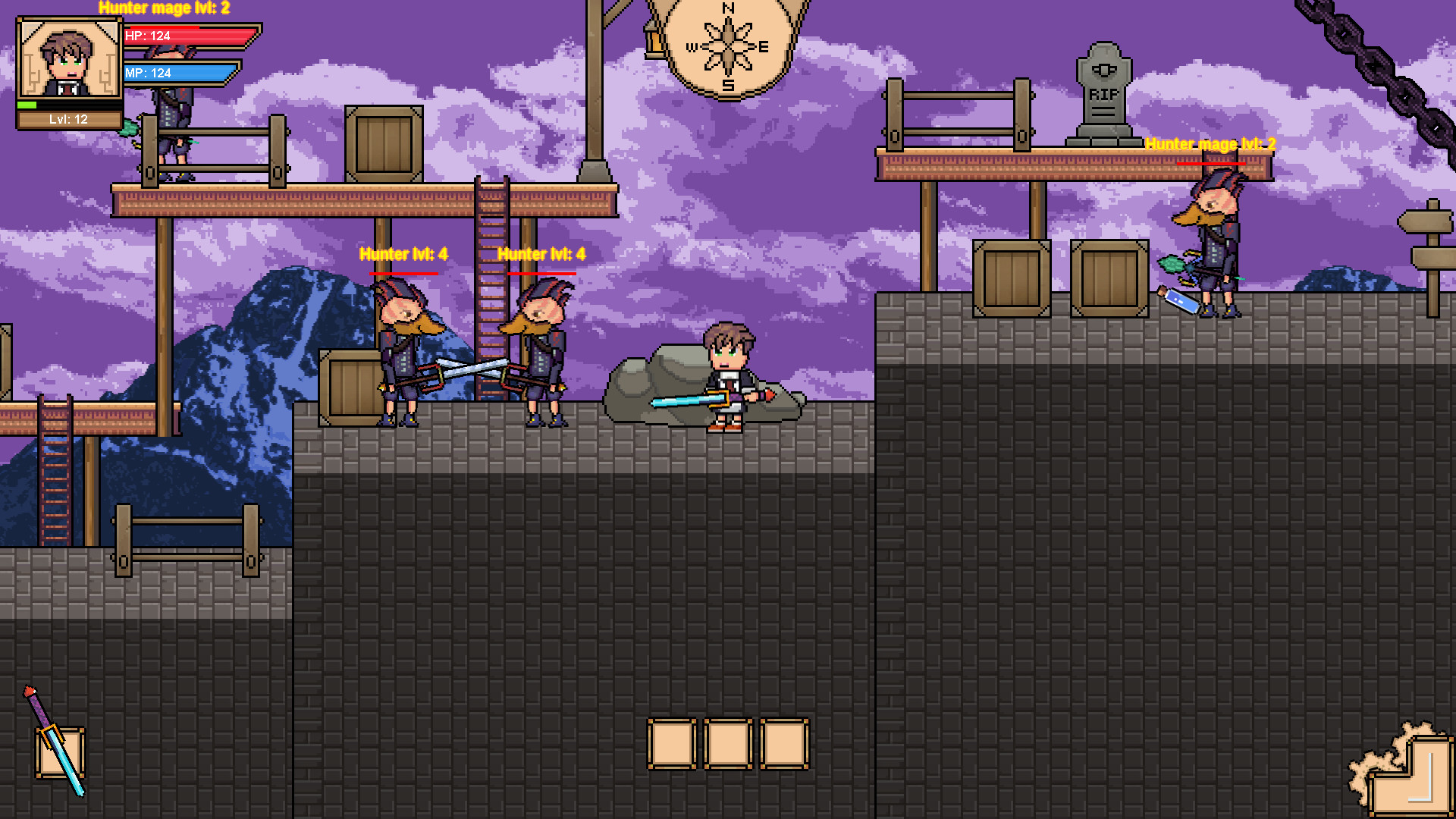This screenshot has height=819, width=1456.
Task: Pick up the blue potion beside the right mage
Action: (x=1178, y=302)
